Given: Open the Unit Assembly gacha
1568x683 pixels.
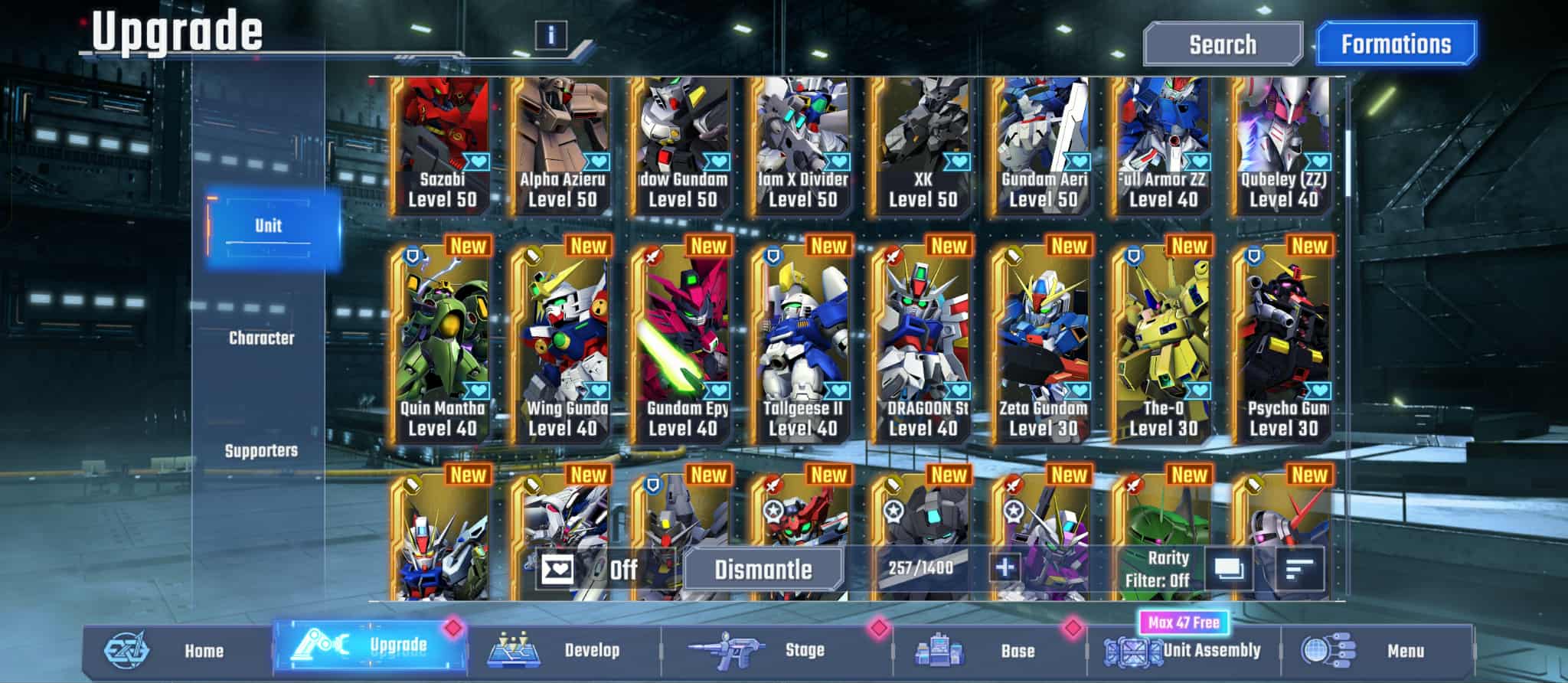Looking at the screenshot, I should click(1183, 651).
